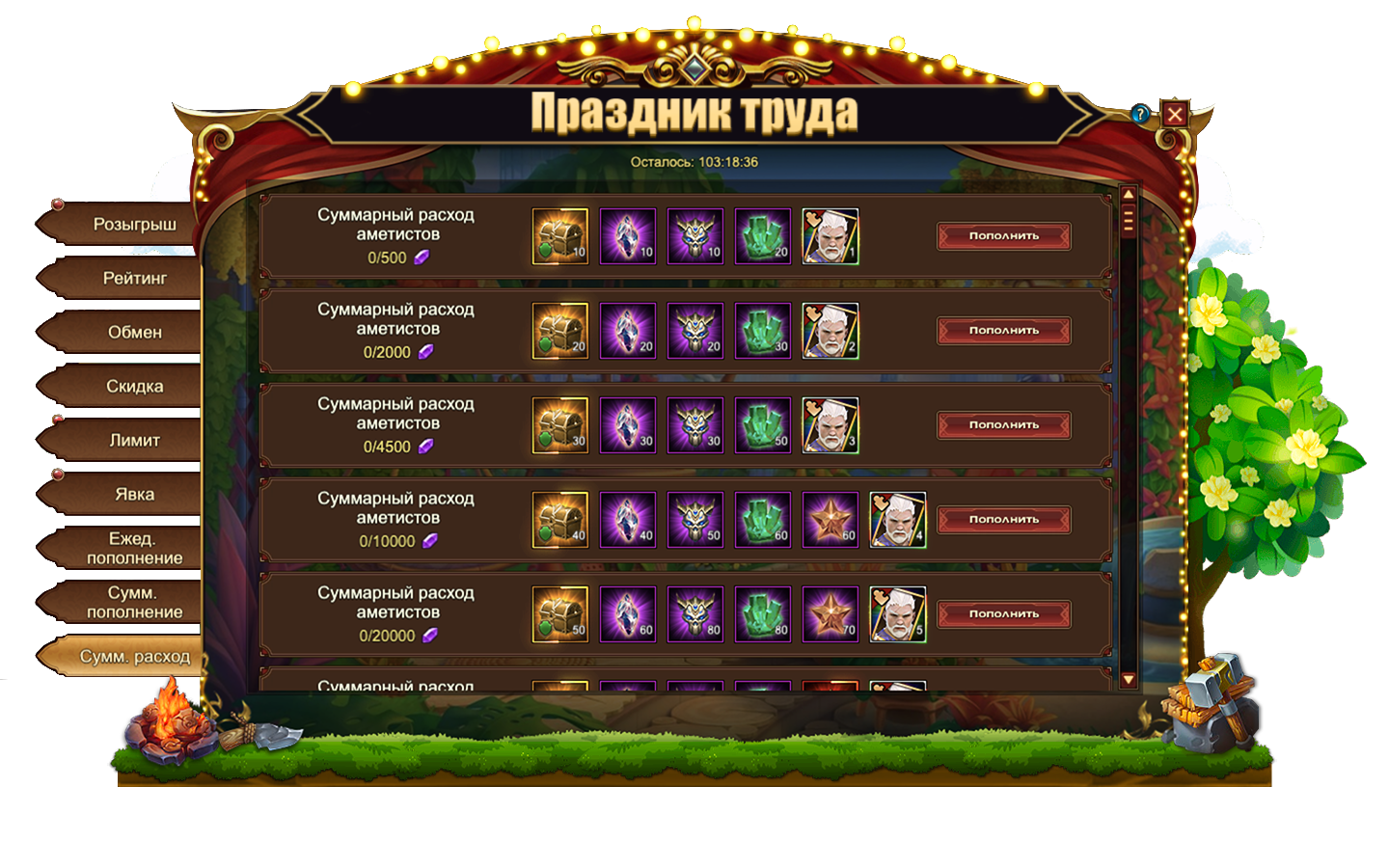Screen dimensions: 1389x868
Task: Select the Ежед. пополнение tab
Action: tap(134, 549)
